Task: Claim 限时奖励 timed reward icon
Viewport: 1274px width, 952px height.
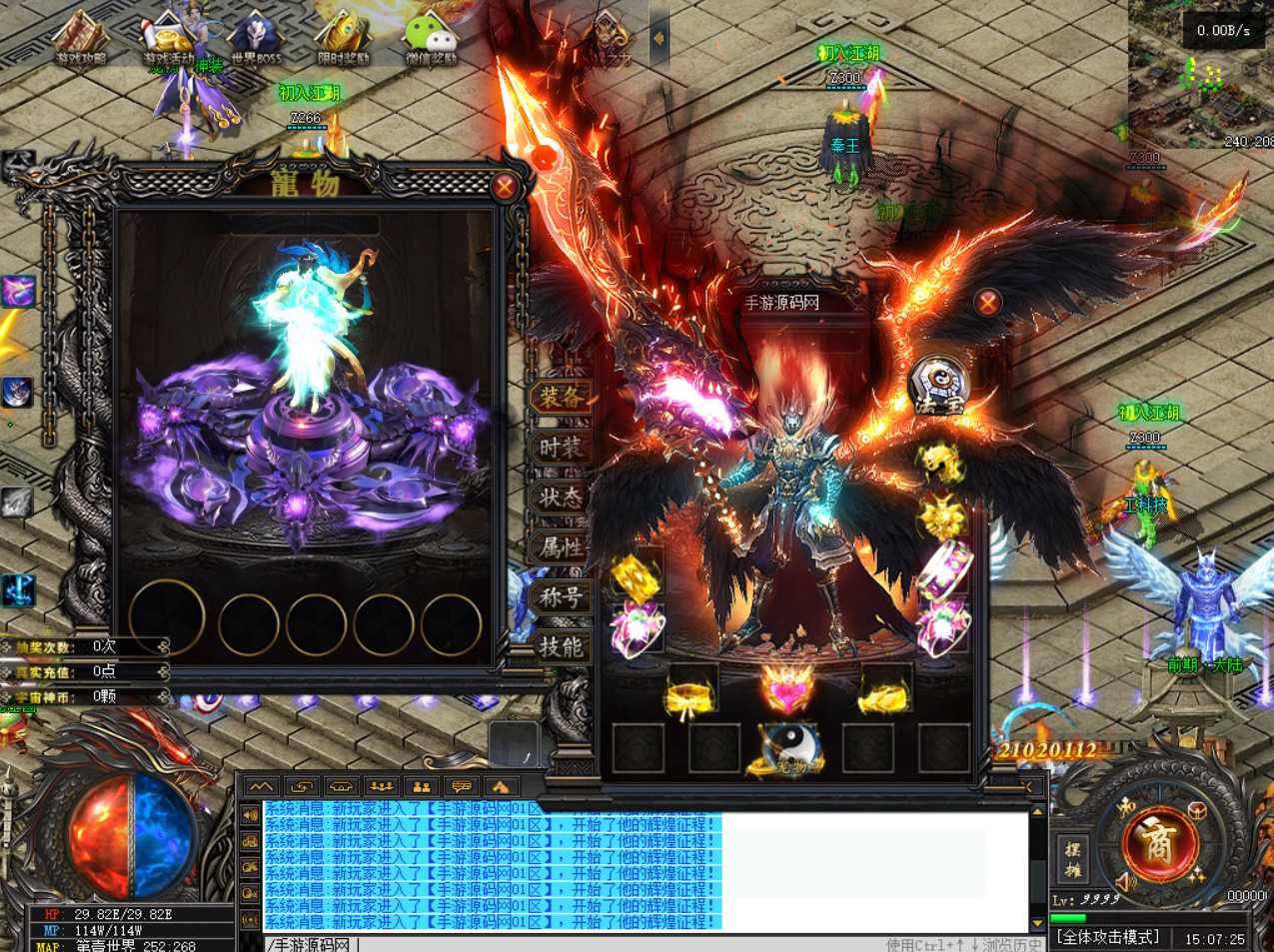Action: pos(343,40)
